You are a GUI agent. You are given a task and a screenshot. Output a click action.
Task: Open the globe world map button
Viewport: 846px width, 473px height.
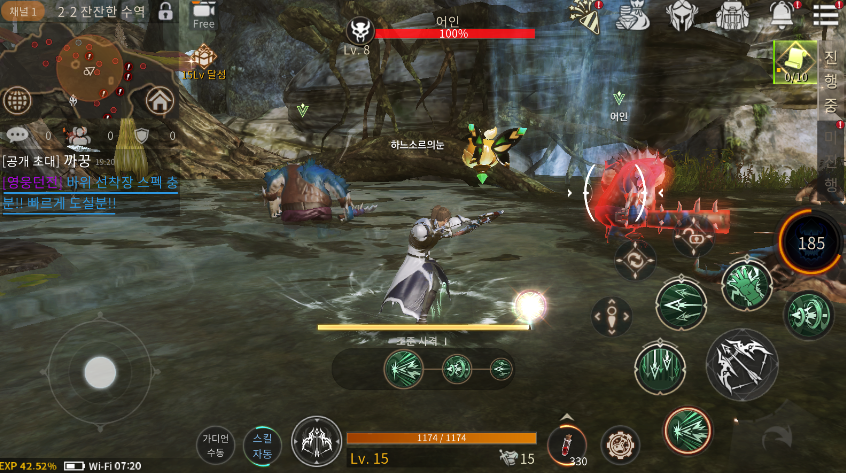pyautogui.click(x=16, y=99)
